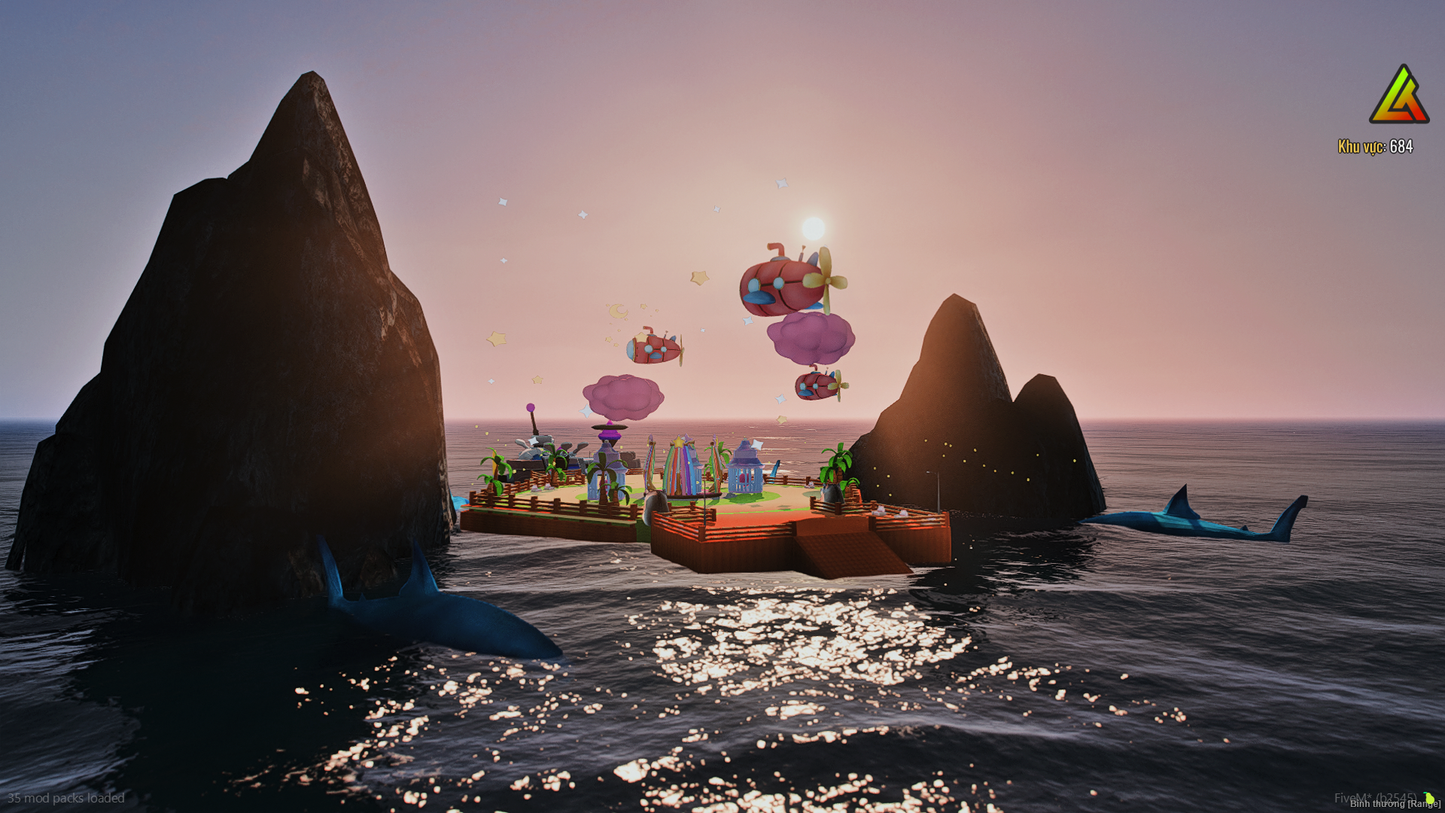The image size is (1445, 813).
Task: Click the triangular server logo
Action: point(1399,98)
